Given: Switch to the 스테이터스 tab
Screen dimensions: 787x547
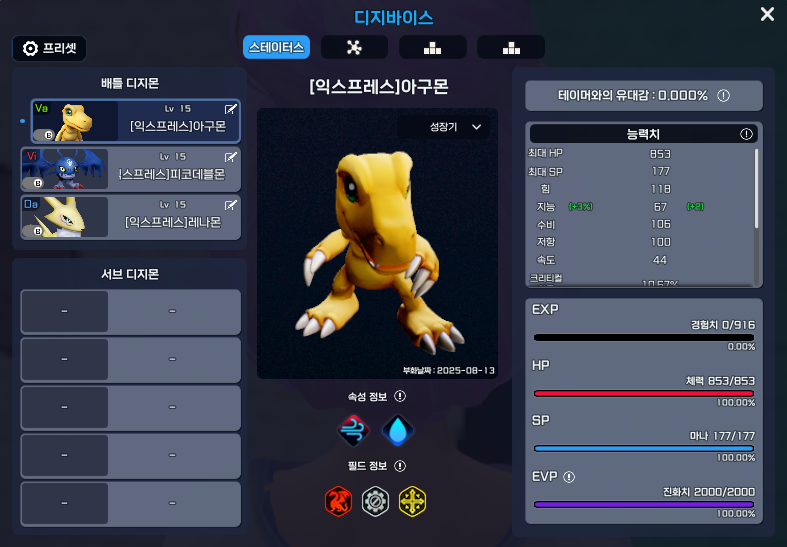Looking at the screenshot, I should [x=277, y=47].
